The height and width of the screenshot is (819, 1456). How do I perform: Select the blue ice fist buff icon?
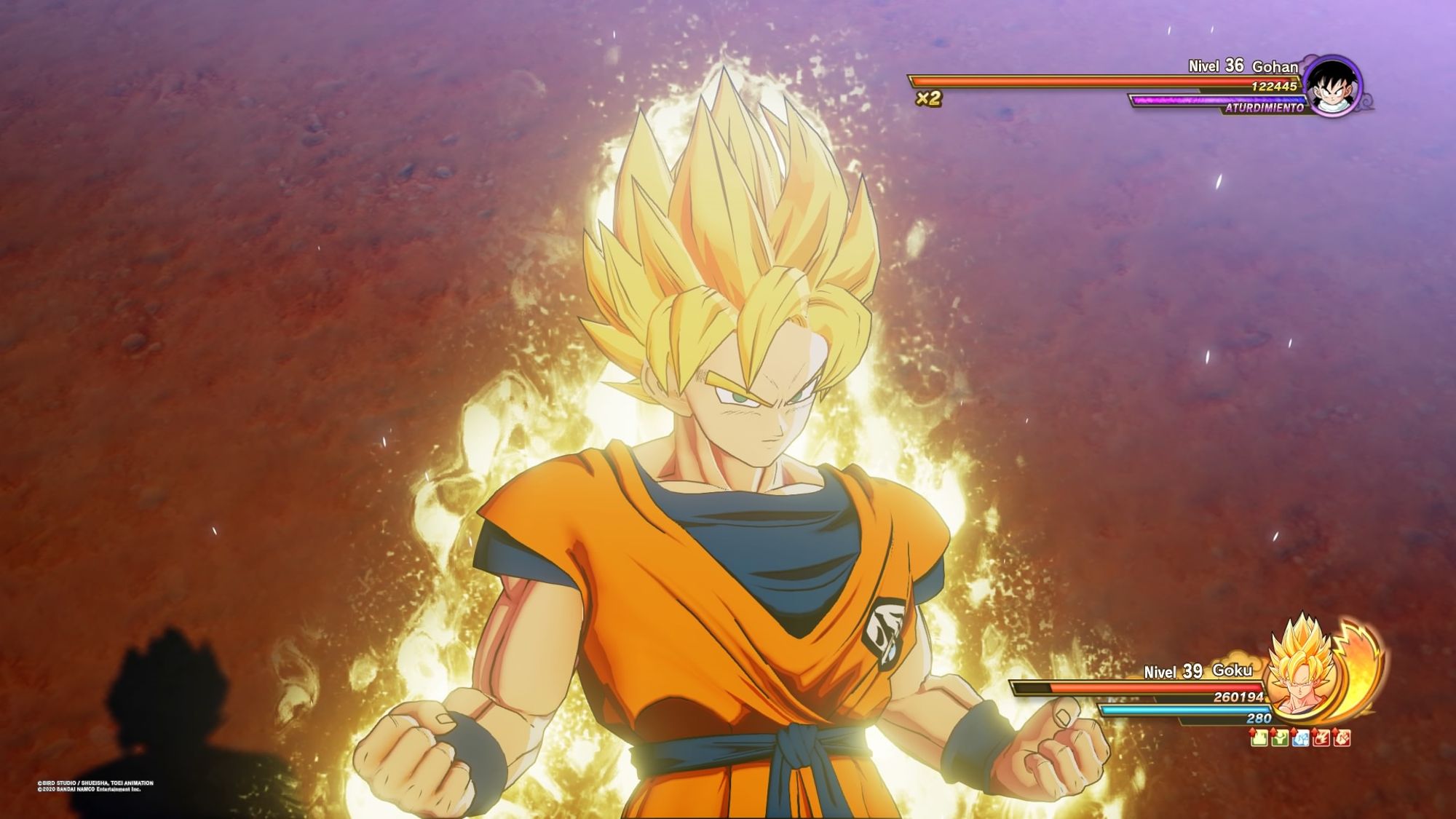click(x=1301, y=738)
